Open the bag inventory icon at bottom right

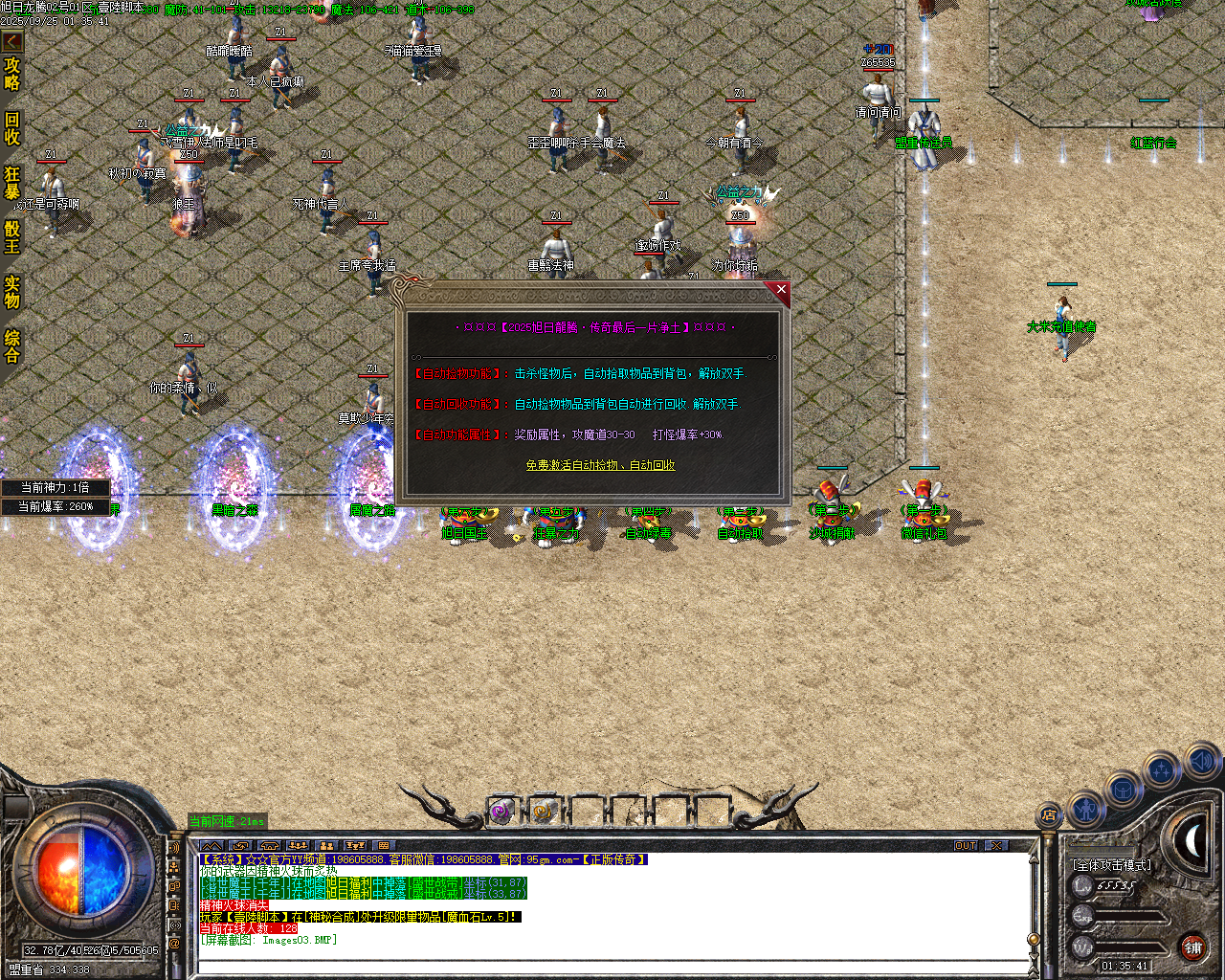1123,788
